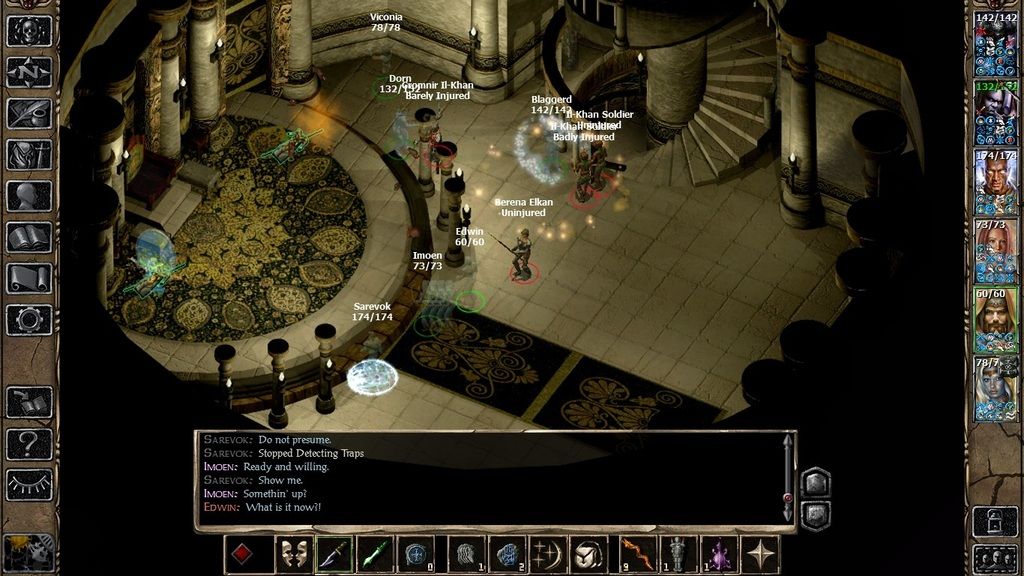Use the purple potion quick item

pyautogui.click(x=719, y=555)
